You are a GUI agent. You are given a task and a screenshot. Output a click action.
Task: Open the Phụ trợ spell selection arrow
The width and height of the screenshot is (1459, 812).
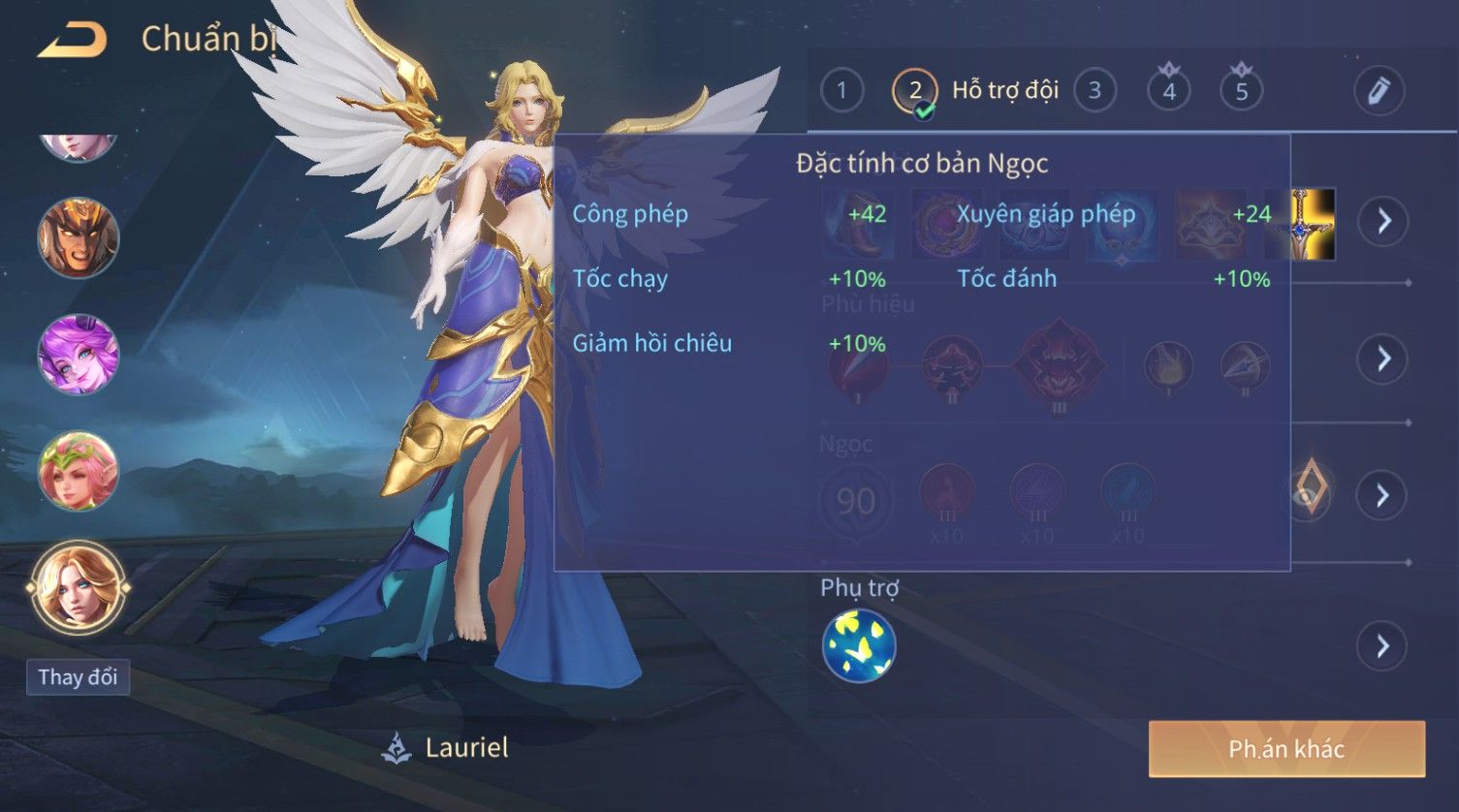pos(1382,645)
